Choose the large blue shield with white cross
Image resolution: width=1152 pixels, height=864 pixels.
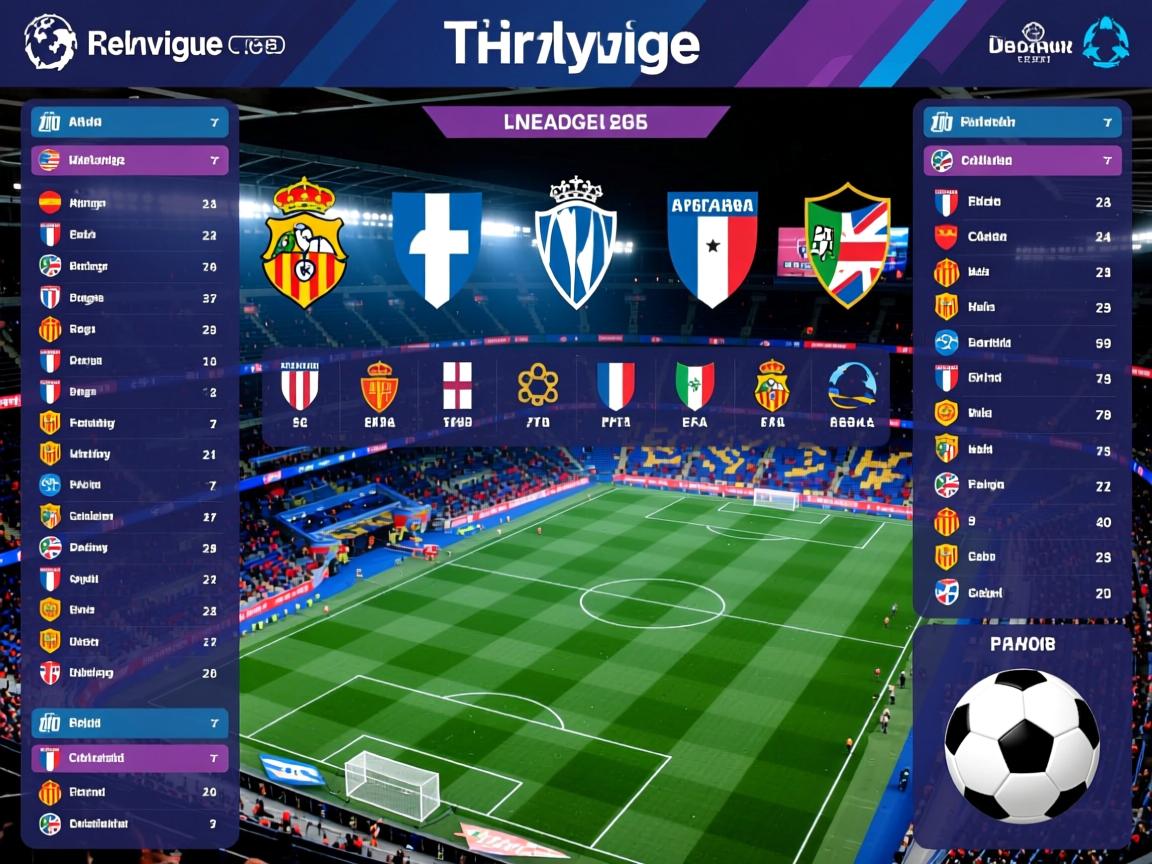436,248
